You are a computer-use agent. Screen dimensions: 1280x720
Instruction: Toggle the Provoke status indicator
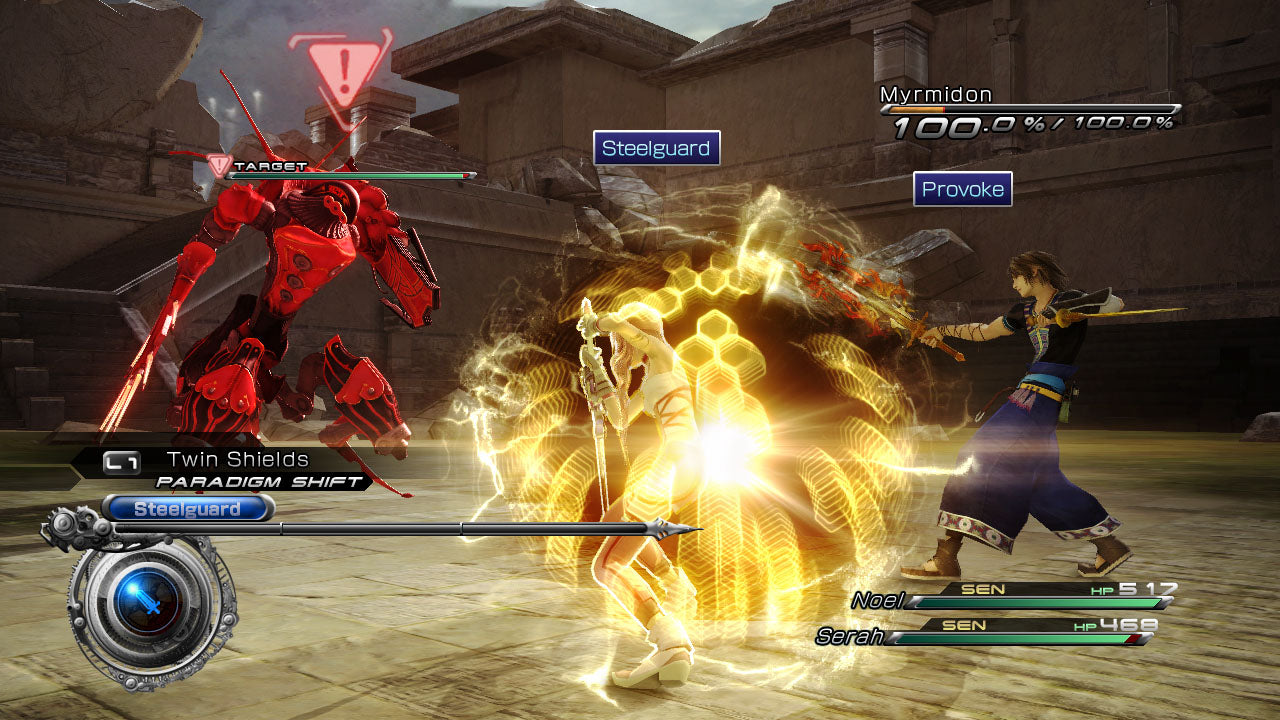pyautogui.click(x=963, y=189)
